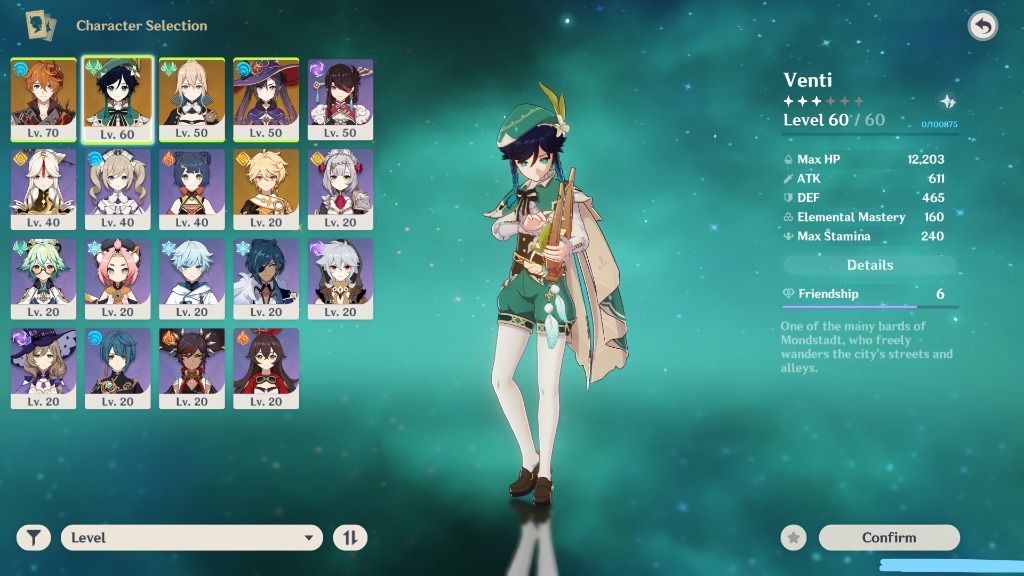This screenshot has width=1024, height=576.
Task: Pick the Venti Lv. 60 card
Action: coord(118,99)
